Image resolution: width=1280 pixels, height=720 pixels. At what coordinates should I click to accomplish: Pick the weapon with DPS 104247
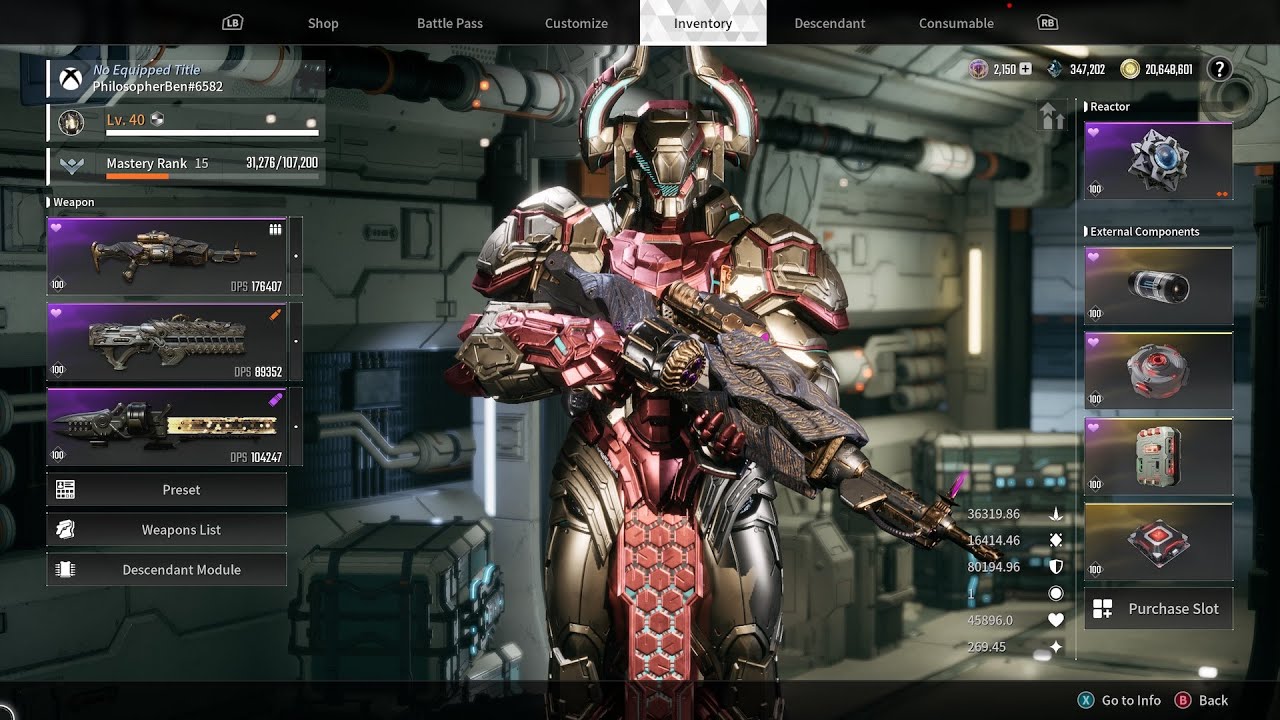click(x=167, y=427)
